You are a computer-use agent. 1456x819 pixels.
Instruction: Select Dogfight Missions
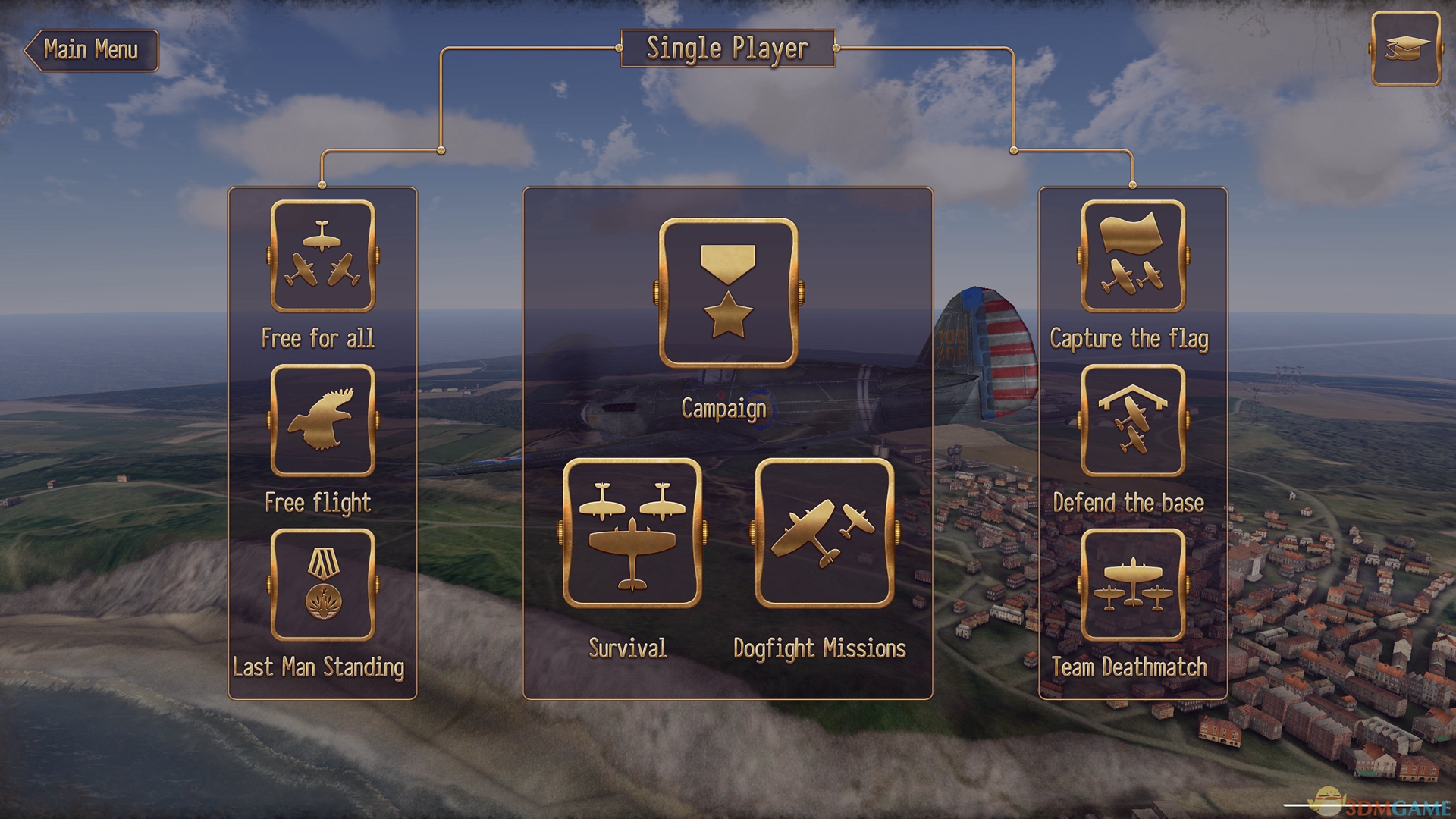[x=824, y=532]
